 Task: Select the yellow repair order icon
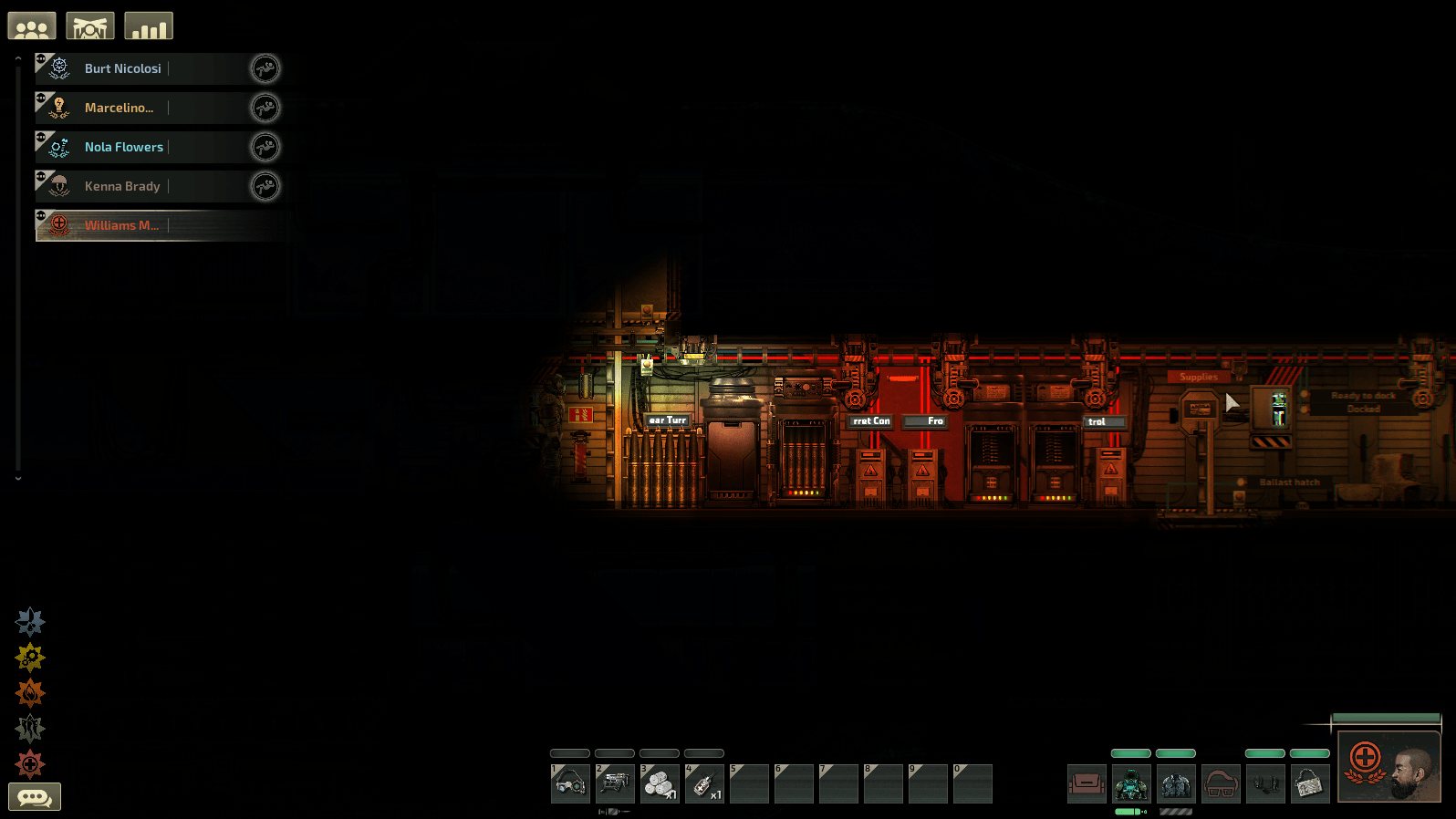tap(30, 658)
